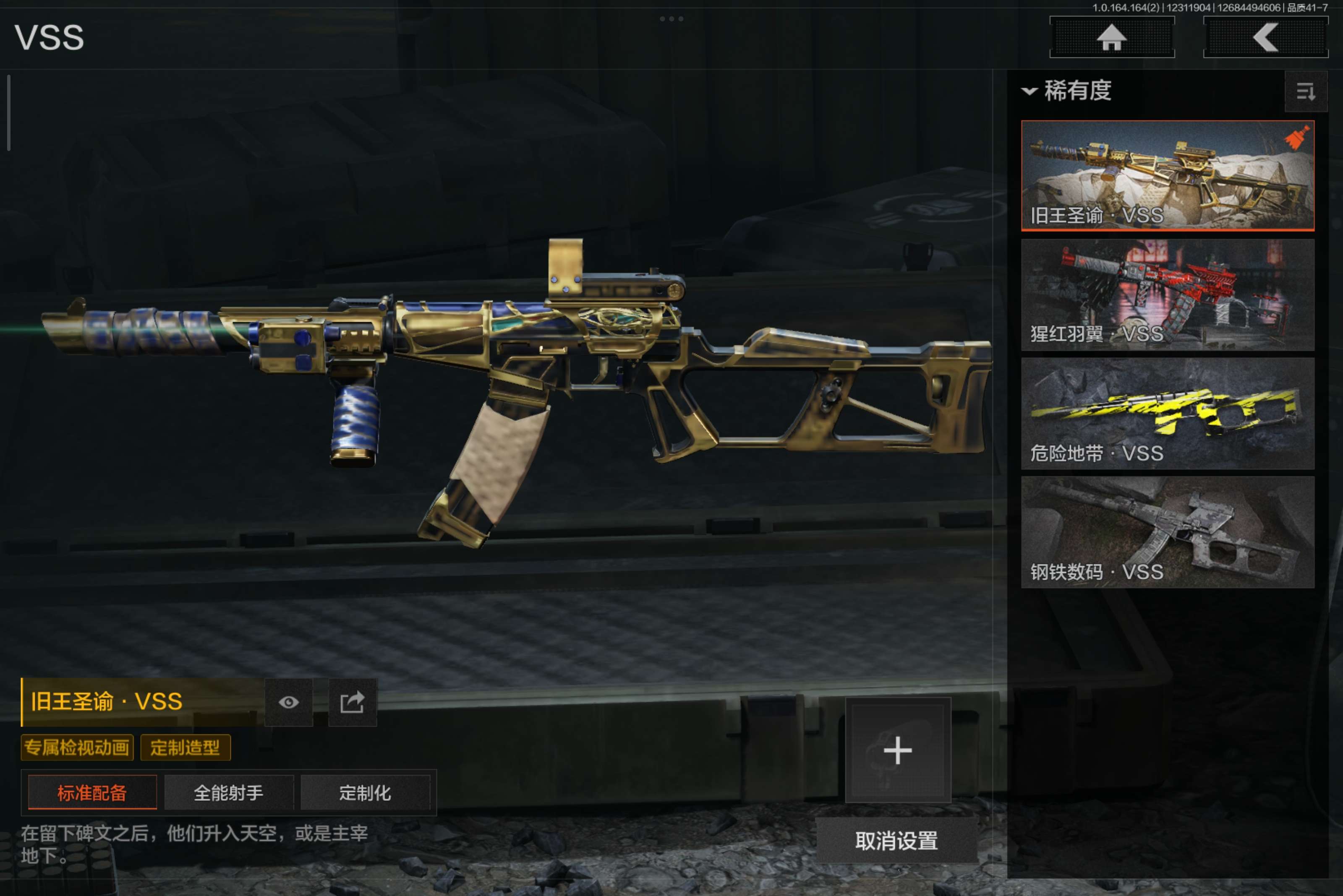Click the 取消设置 button
The image size is (1343, 896).
(896, 841)
